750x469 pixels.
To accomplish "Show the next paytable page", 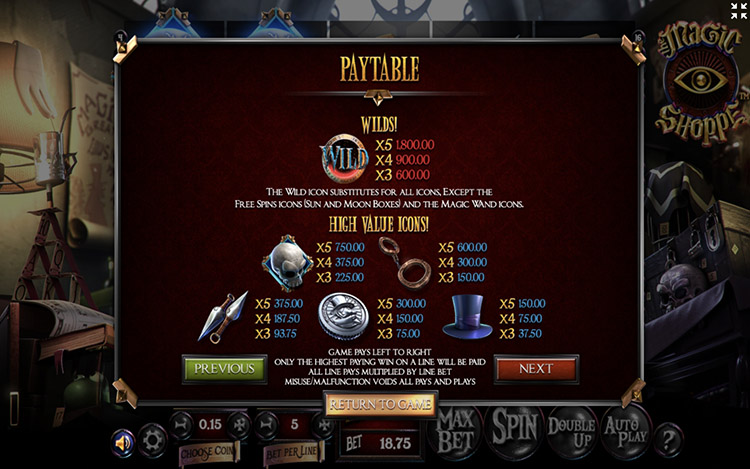I will pos(535,368).
